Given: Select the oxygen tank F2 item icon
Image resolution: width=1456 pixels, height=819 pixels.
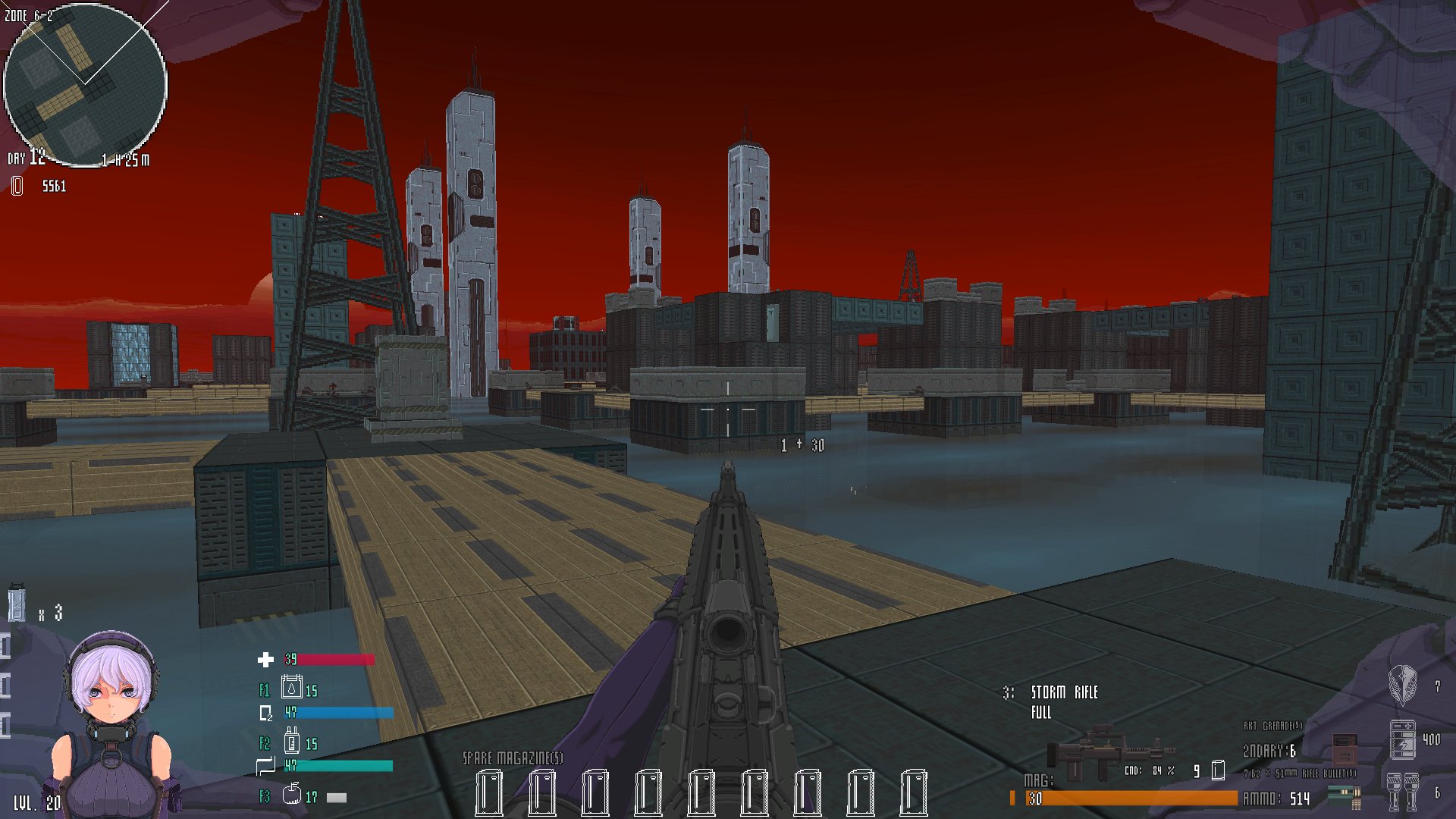Looking at the screenshot, I should 292,740.
